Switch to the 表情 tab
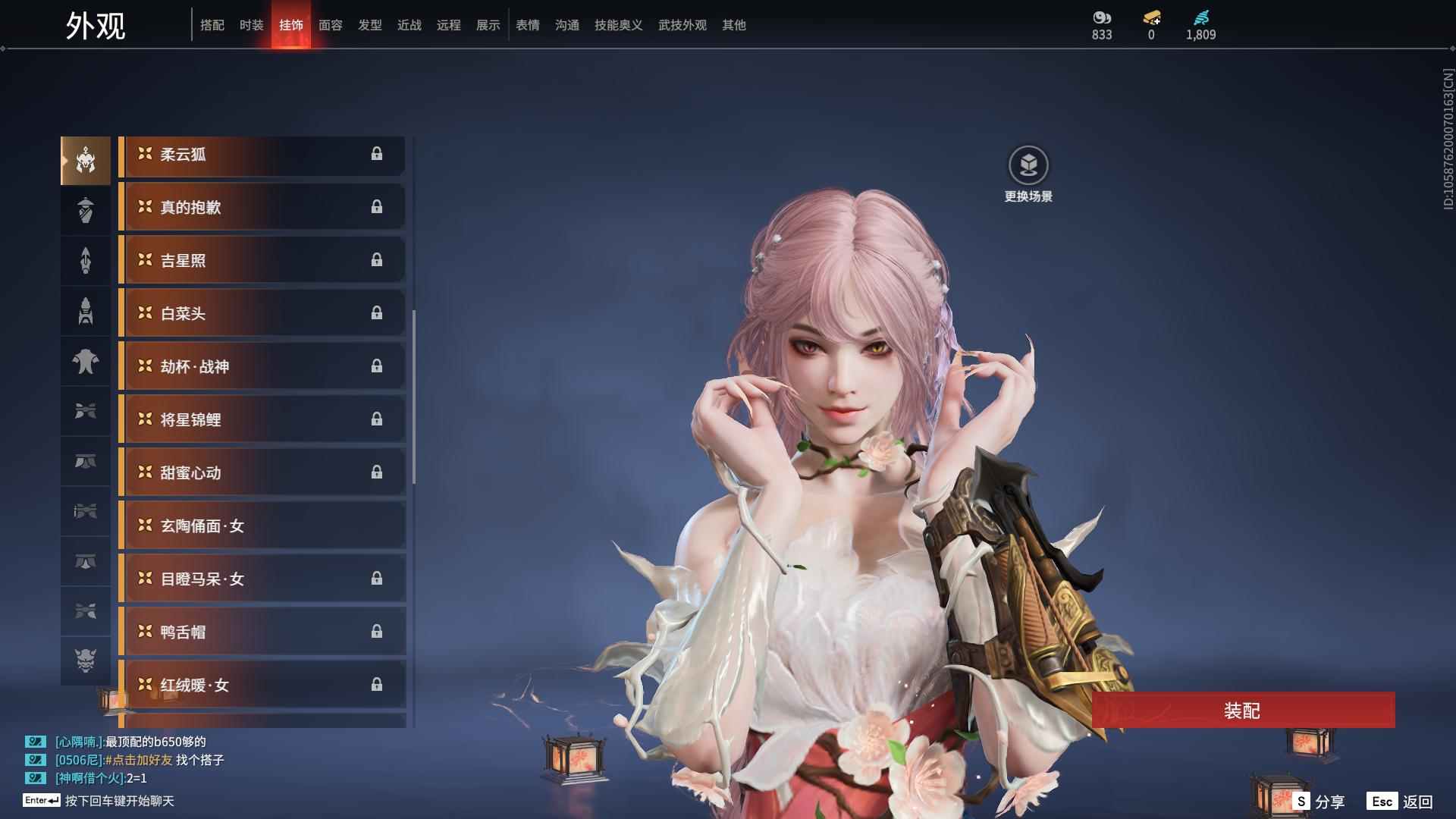This screenshot has height=819, width=1456. click(x=527, y=25)
